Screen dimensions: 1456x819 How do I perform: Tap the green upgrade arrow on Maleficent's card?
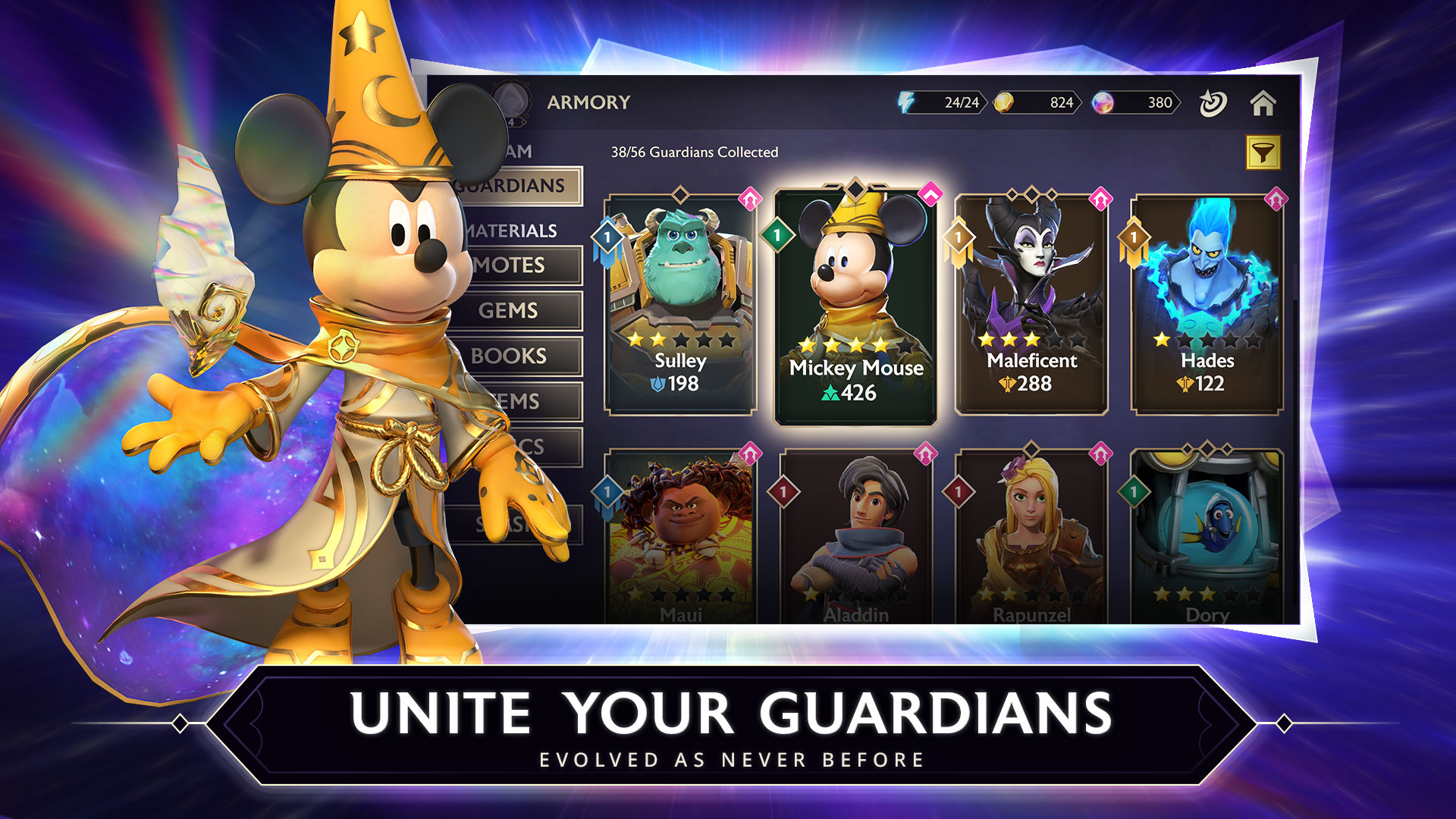pos(1100,198)
